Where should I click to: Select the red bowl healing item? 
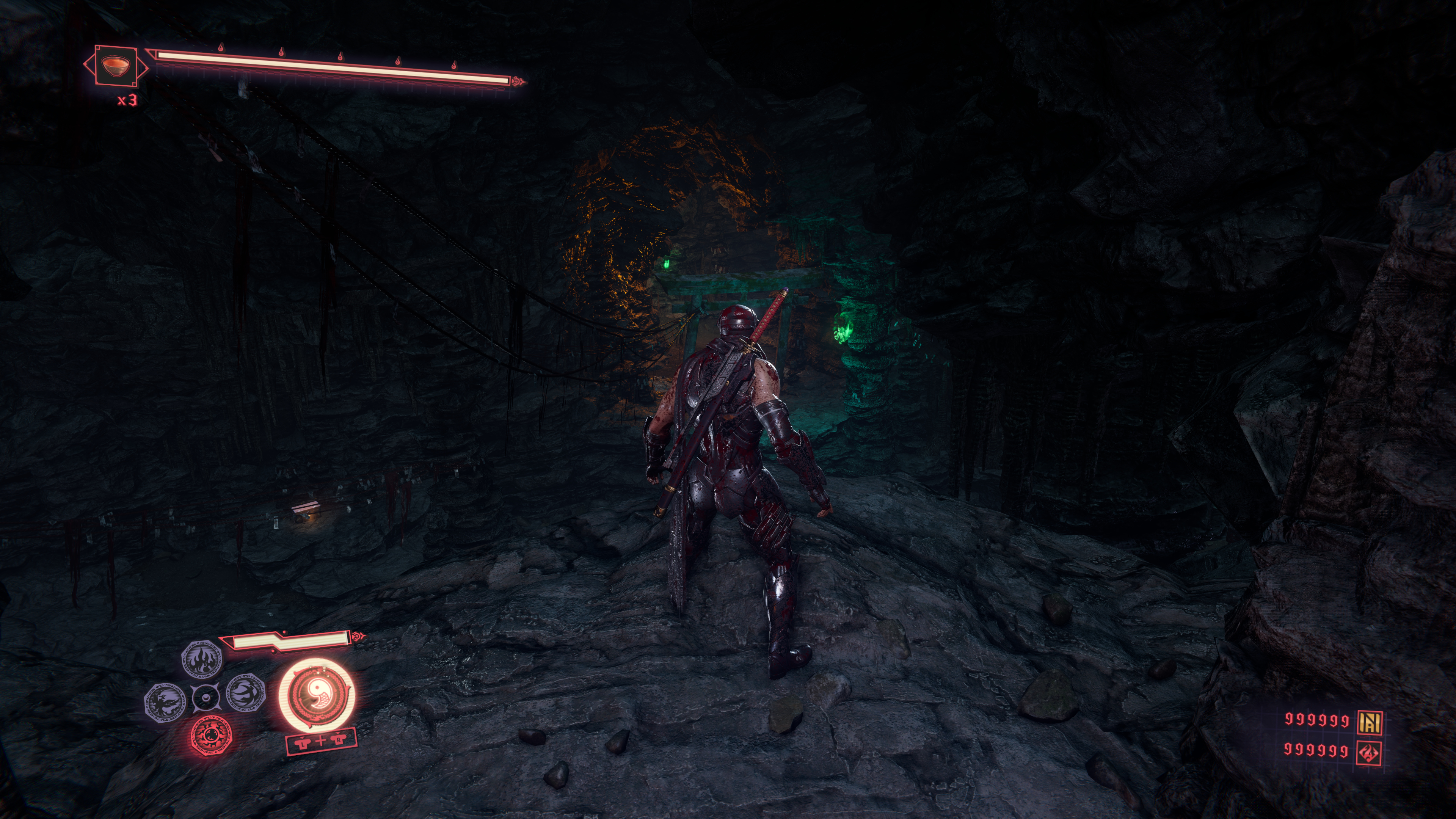[115, 66]
